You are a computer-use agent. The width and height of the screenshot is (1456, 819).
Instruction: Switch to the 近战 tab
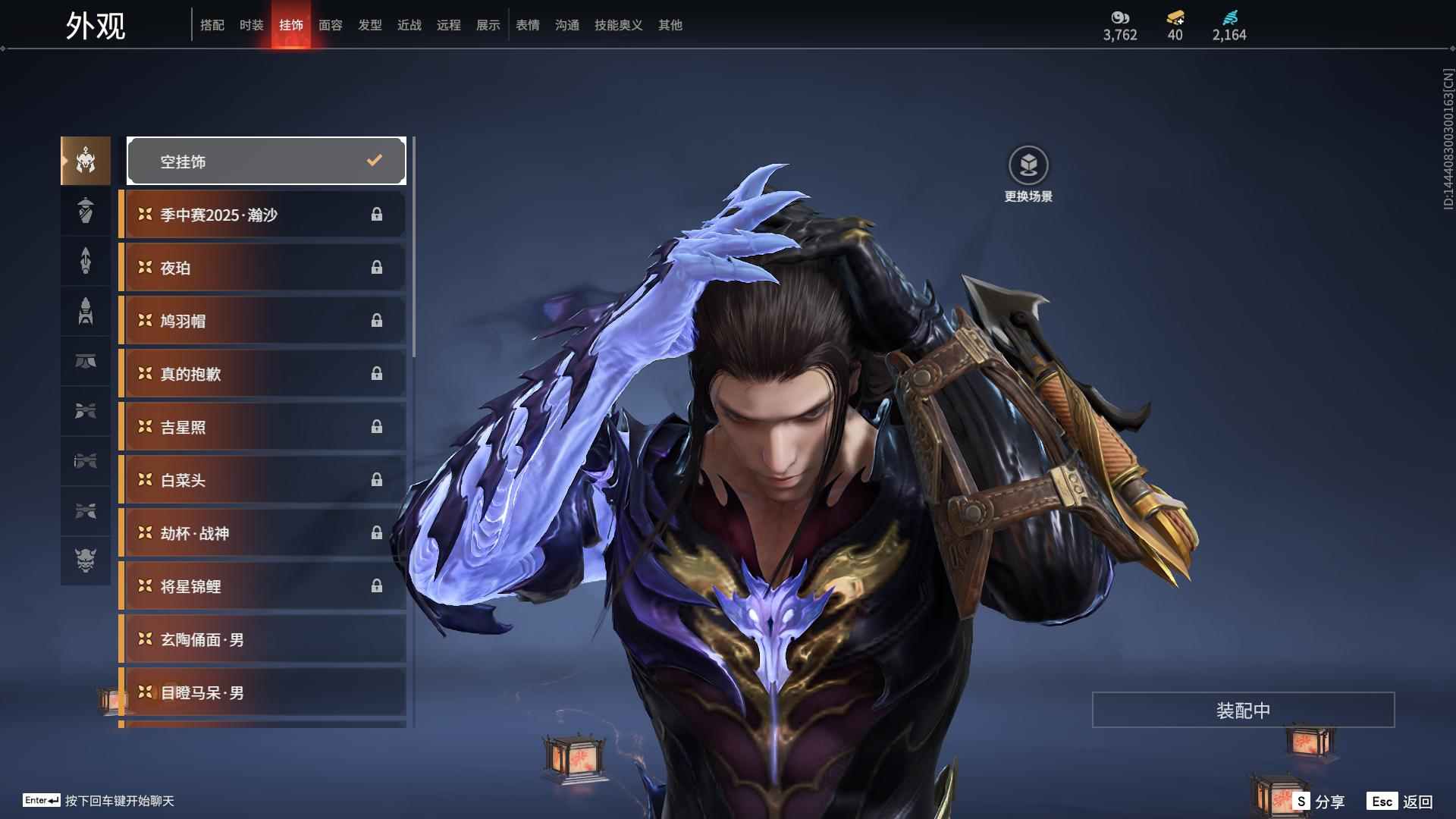tap(409, 25)
